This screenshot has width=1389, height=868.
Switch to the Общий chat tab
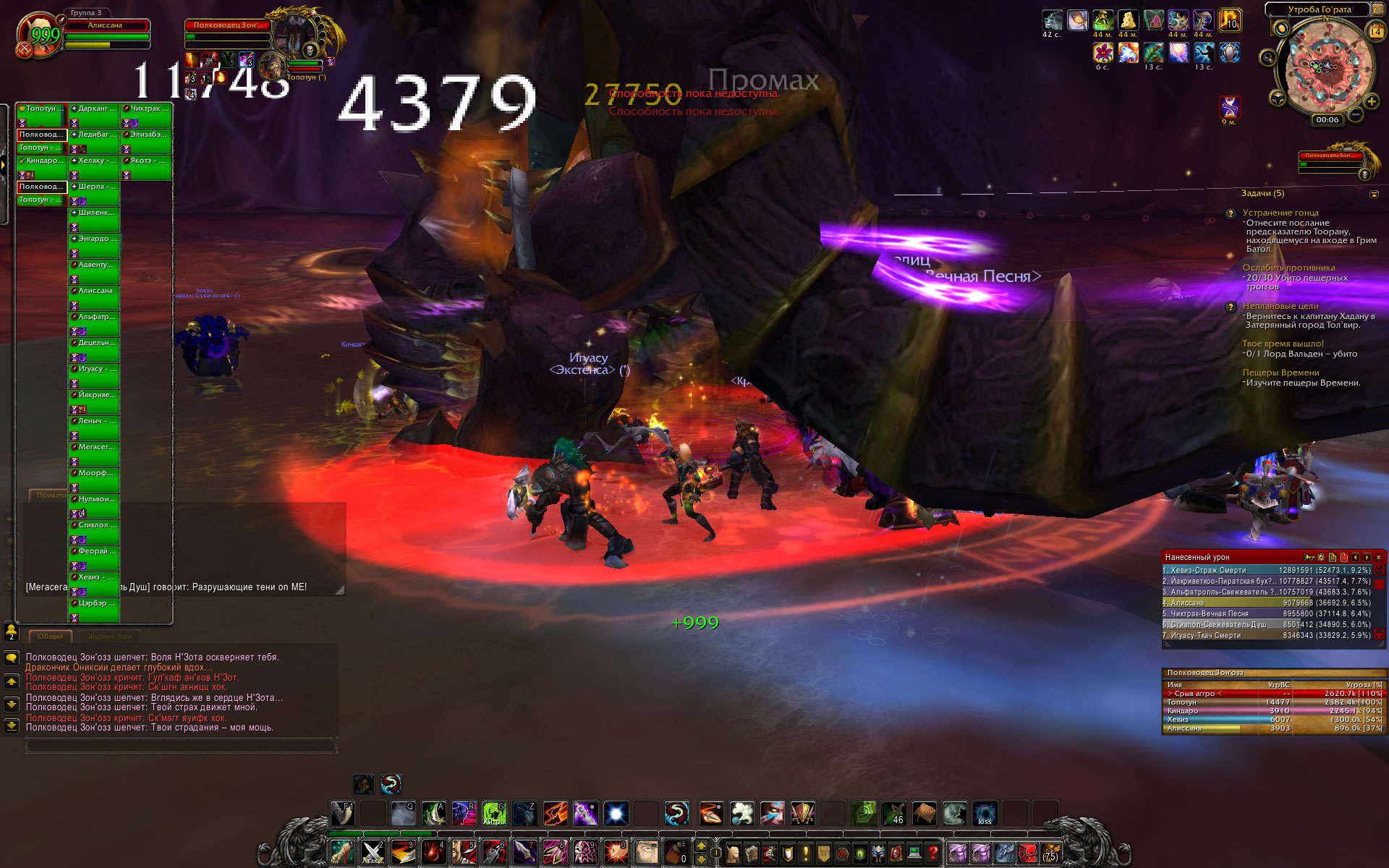coord(50,637)
